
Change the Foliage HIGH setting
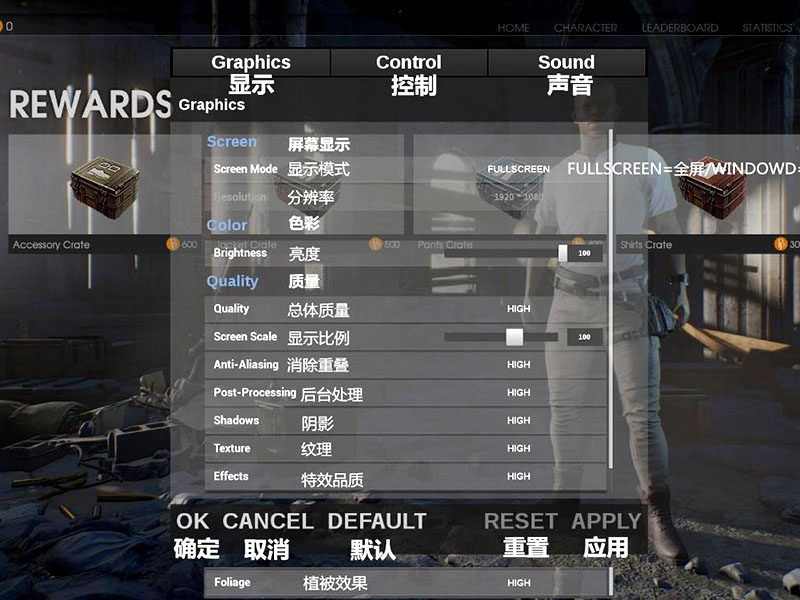(518, 583)
